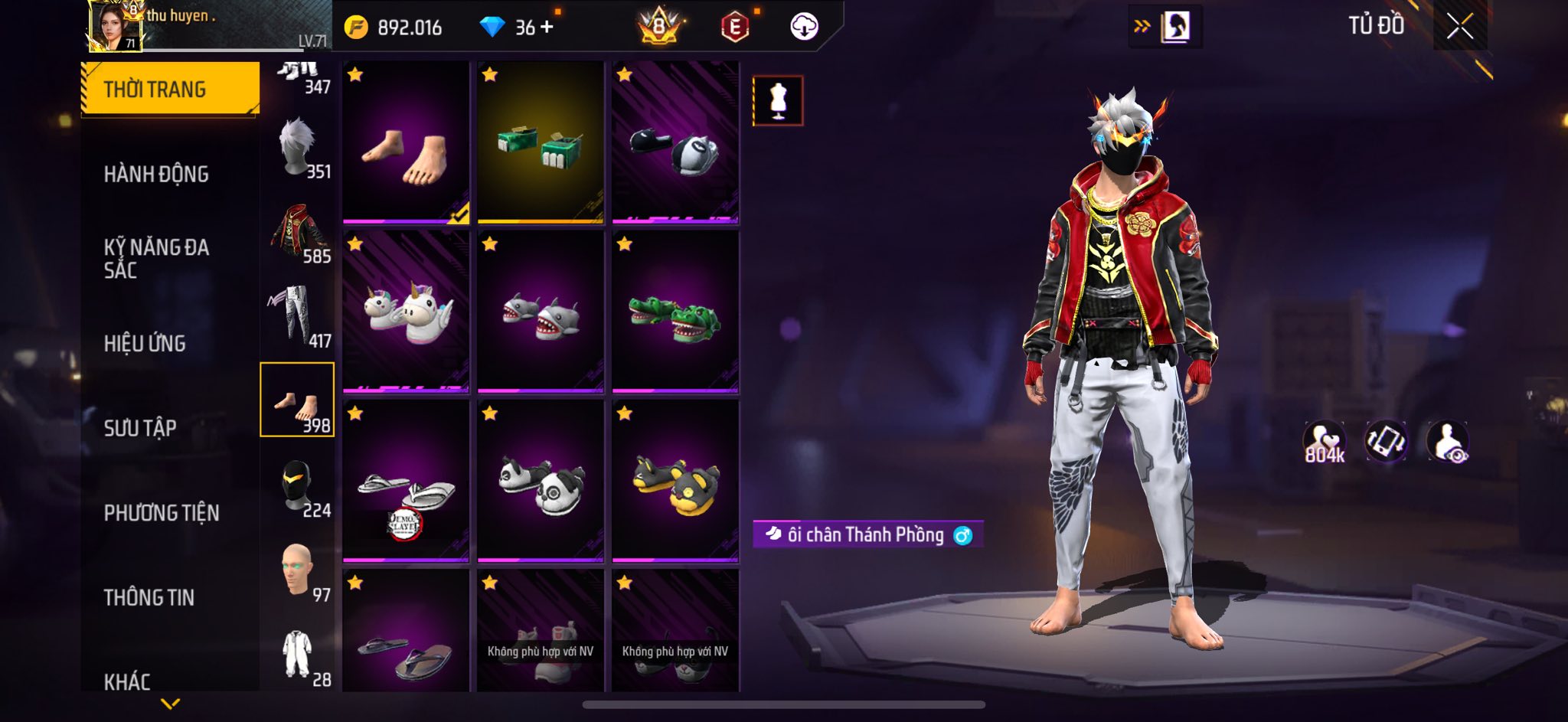This screenshot has width=1568, height=722.
Task: Equip the unicorn slippers
Action: click(406, 312)
